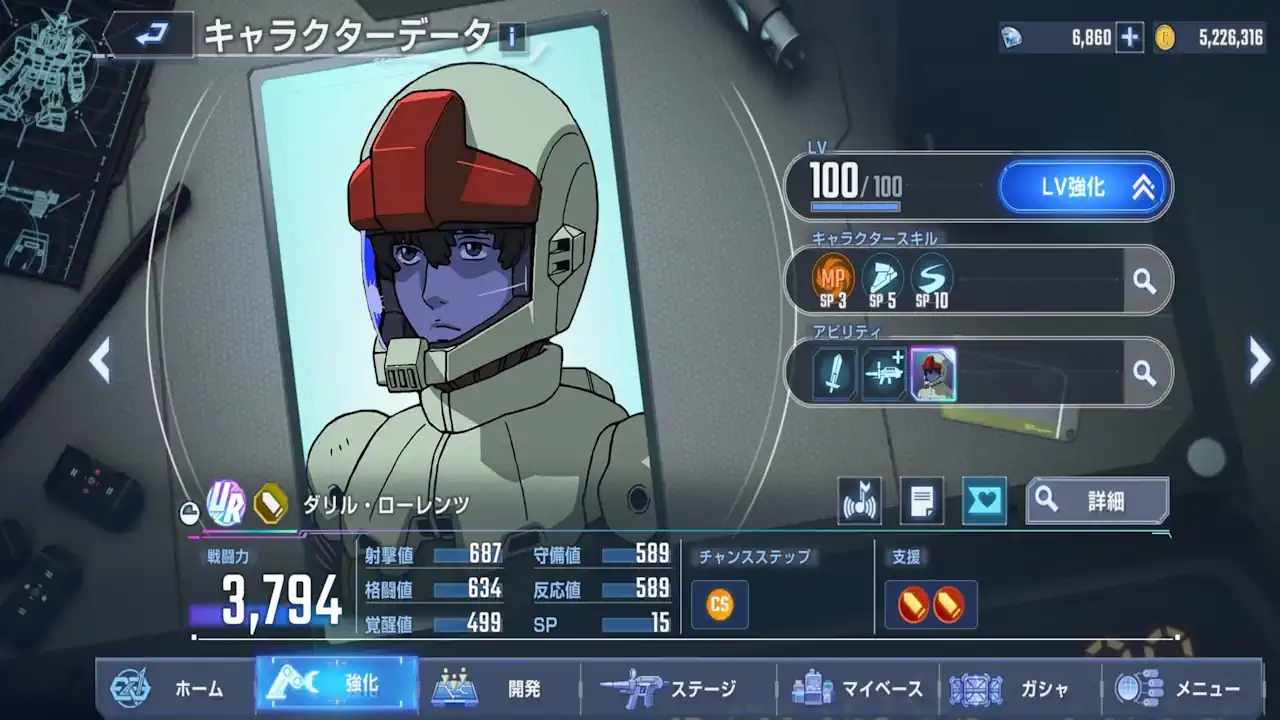Toggle the heart favorite marker
The width and height of the screenshot is (1280, 720).
[x=982, y=500]
